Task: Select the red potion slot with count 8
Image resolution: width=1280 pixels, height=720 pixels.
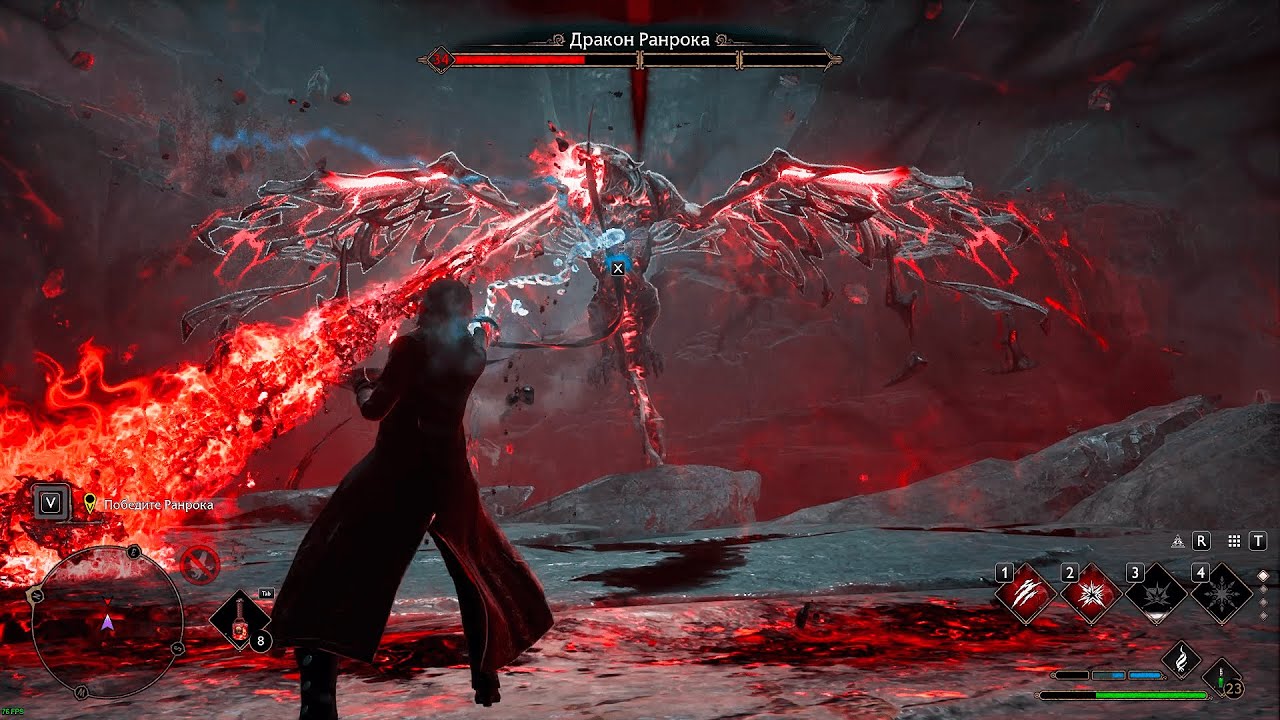Action: 240,620
